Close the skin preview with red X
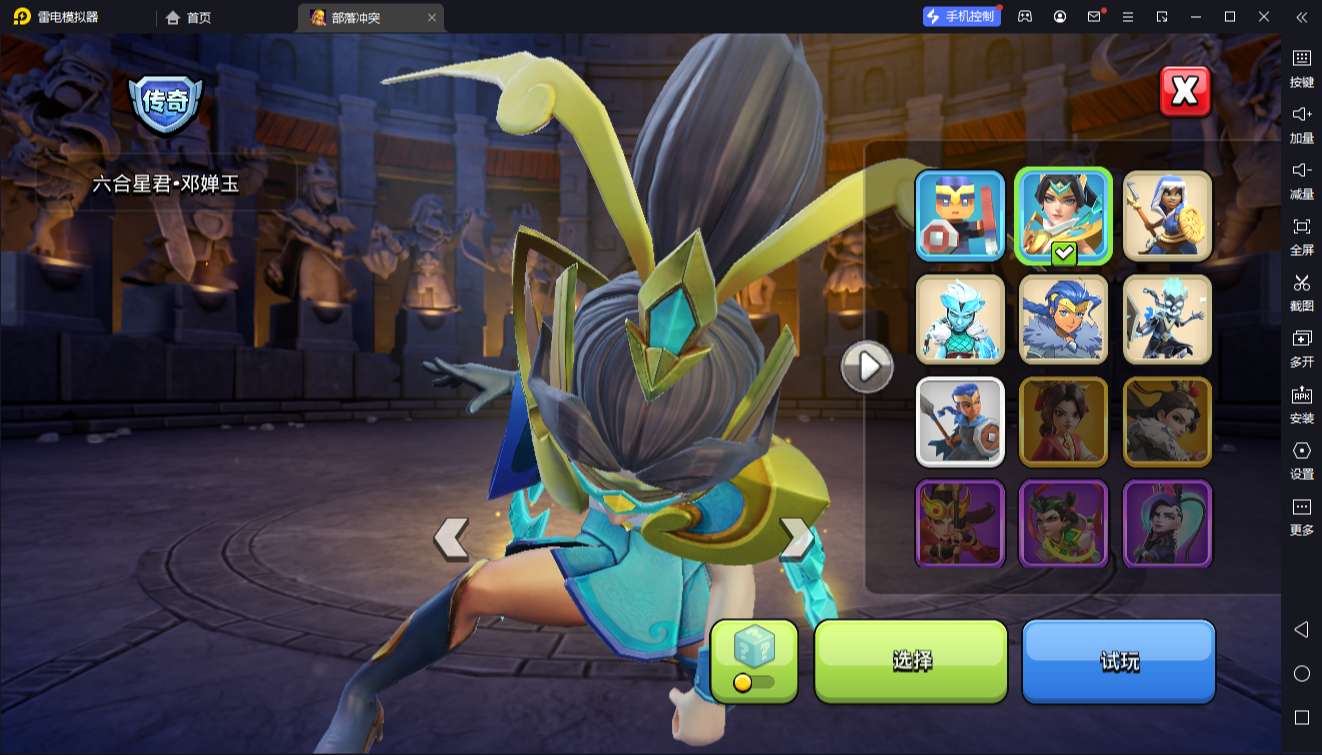 click(1185, 92)
